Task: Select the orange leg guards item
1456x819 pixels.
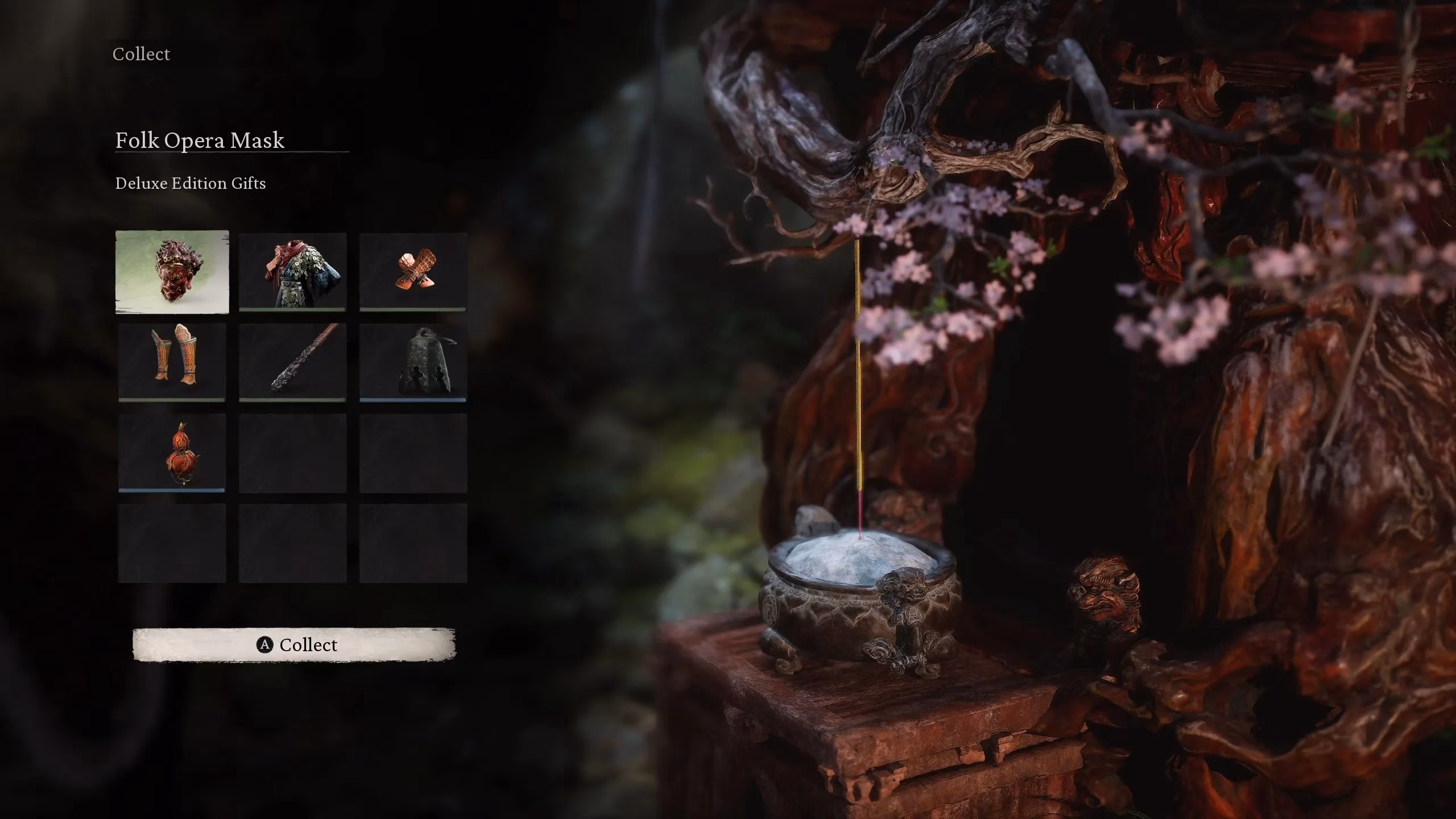Action: coord(172,361)
